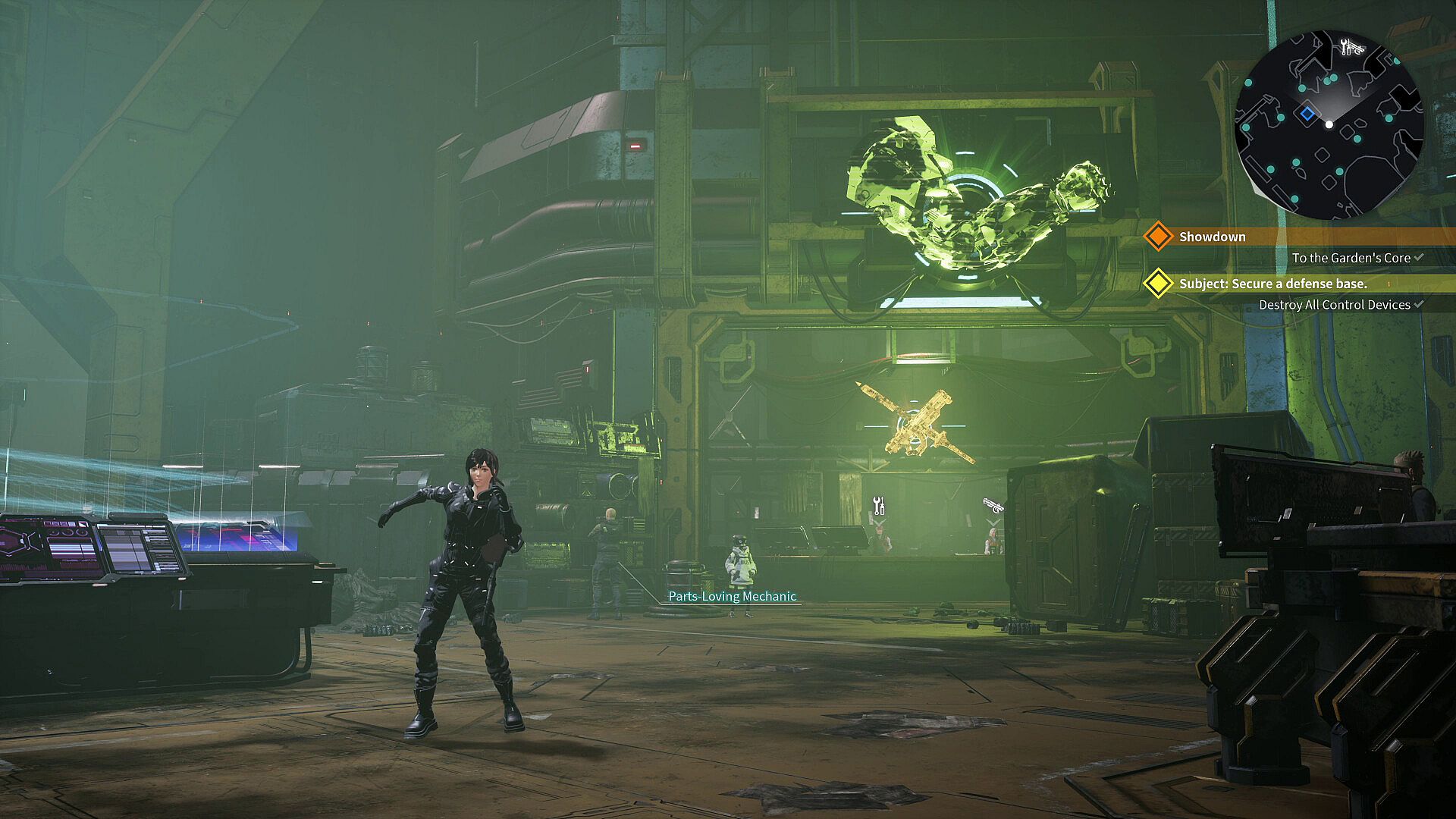Click the gun marker above the vendor
Screen dimensions: 1456x819
point(993,505)
